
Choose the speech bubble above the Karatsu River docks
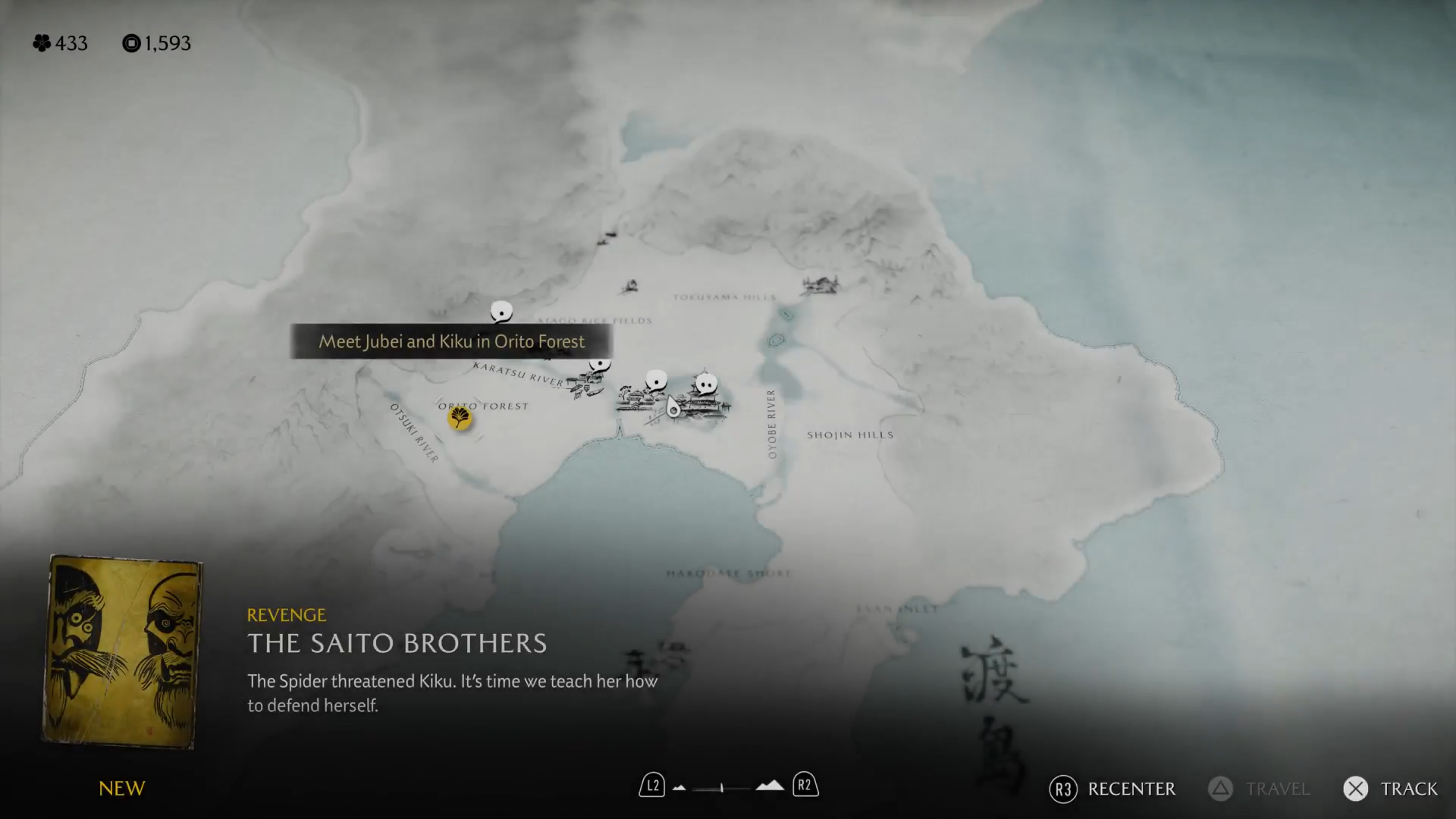tap(600, 365)
